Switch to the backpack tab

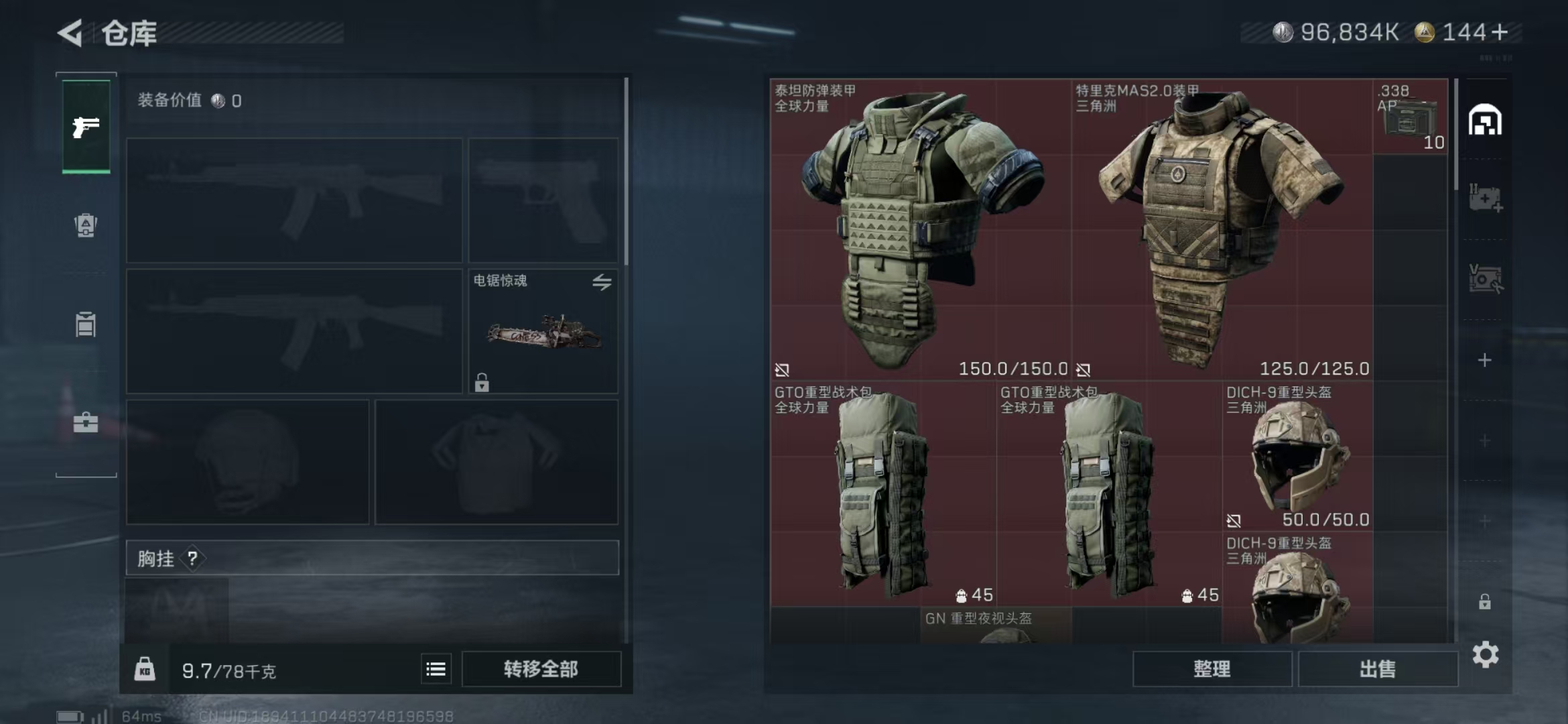click(x=86, y=225)
